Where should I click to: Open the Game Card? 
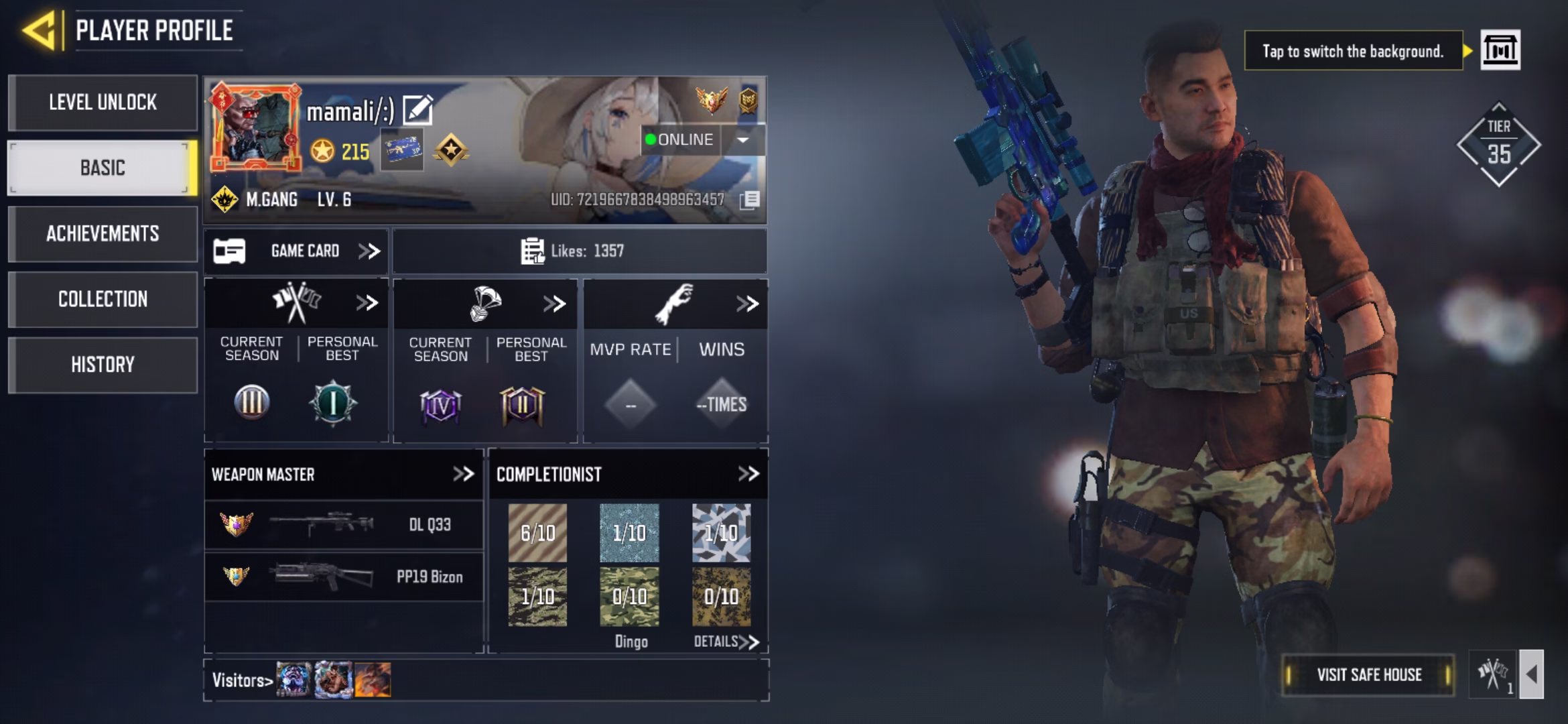coord(296,251)
